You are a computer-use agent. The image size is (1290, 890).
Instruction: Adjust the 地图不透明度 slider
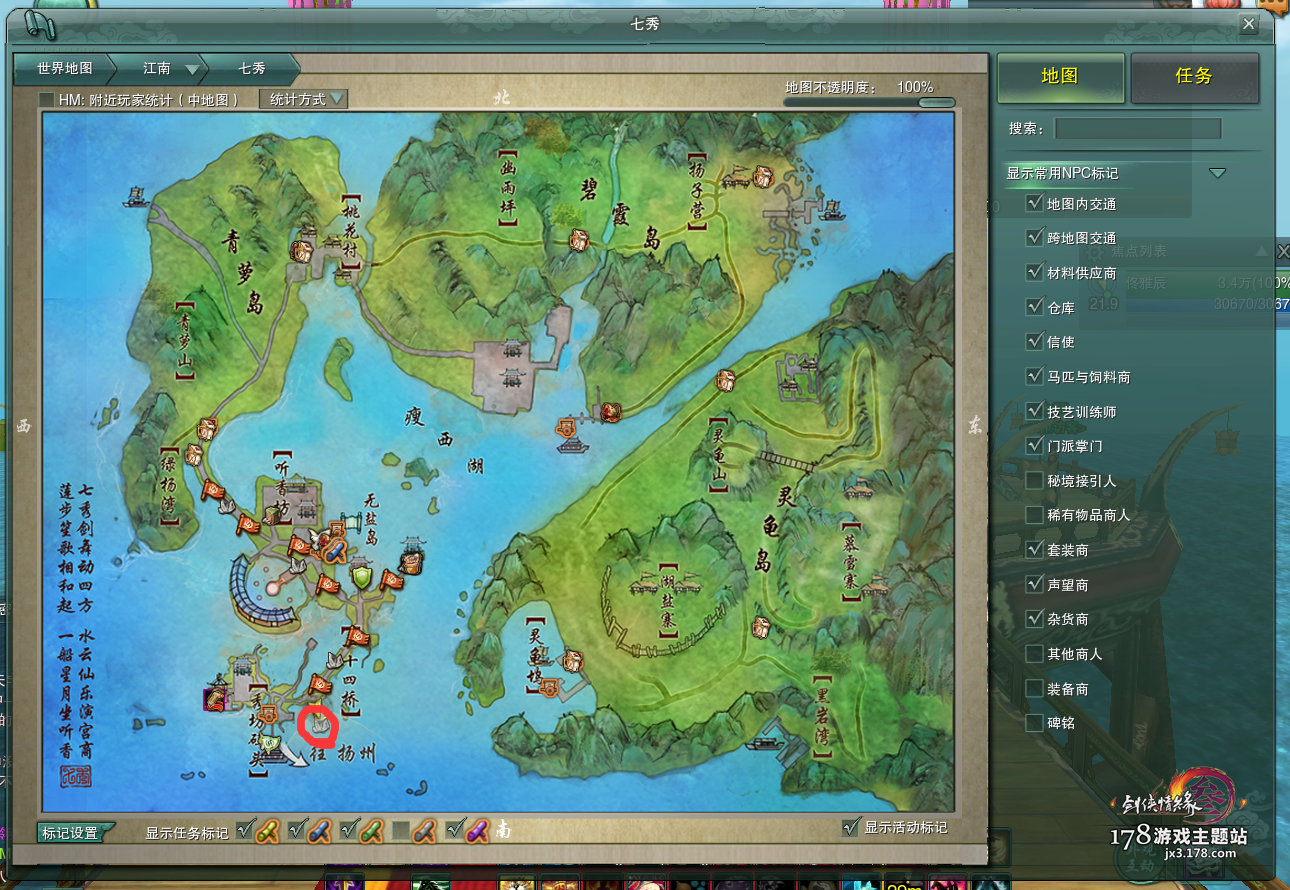point(936,102)
